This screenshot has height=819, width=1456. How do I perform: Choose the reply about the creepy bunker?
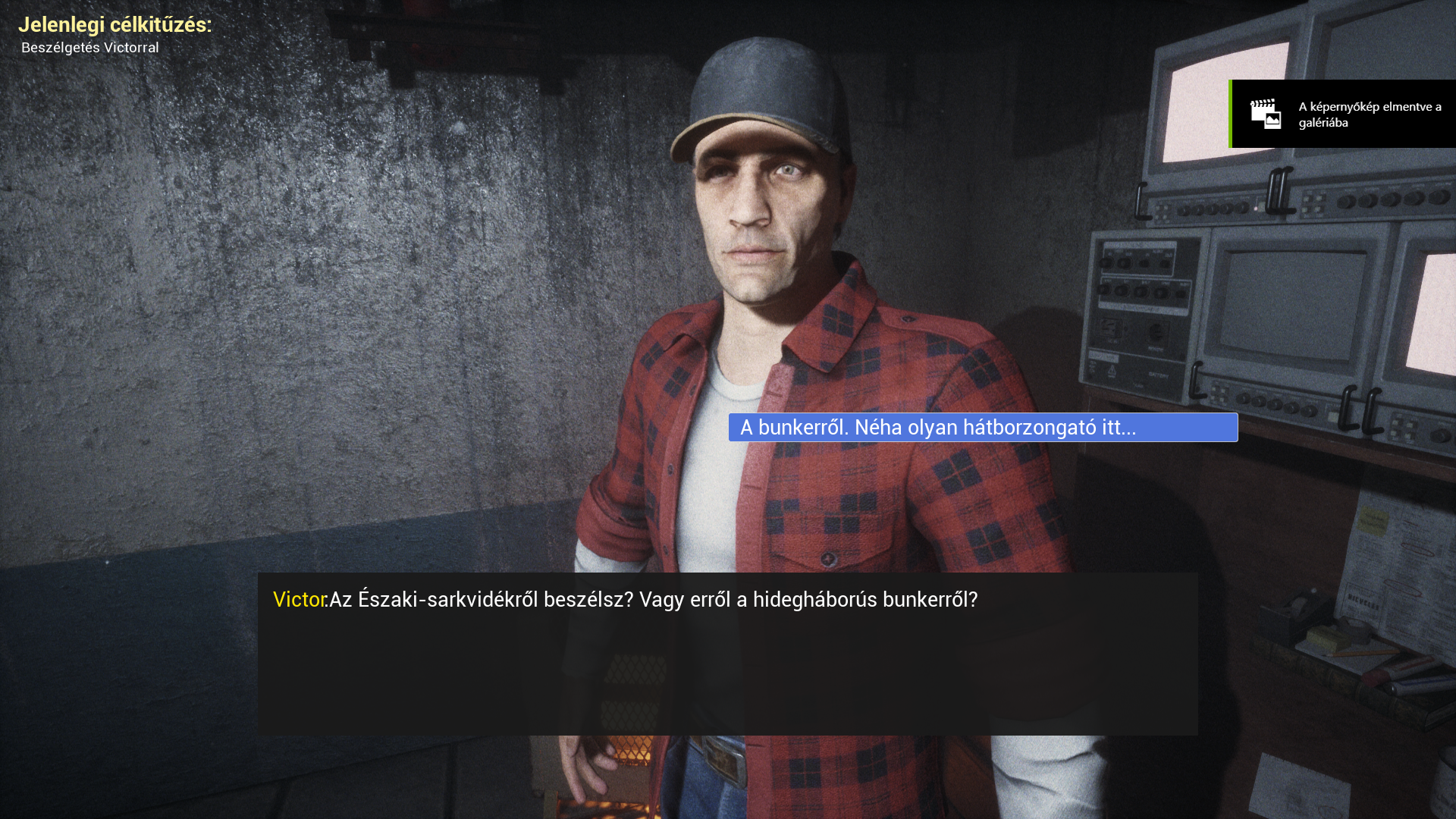tap(982, 428)
